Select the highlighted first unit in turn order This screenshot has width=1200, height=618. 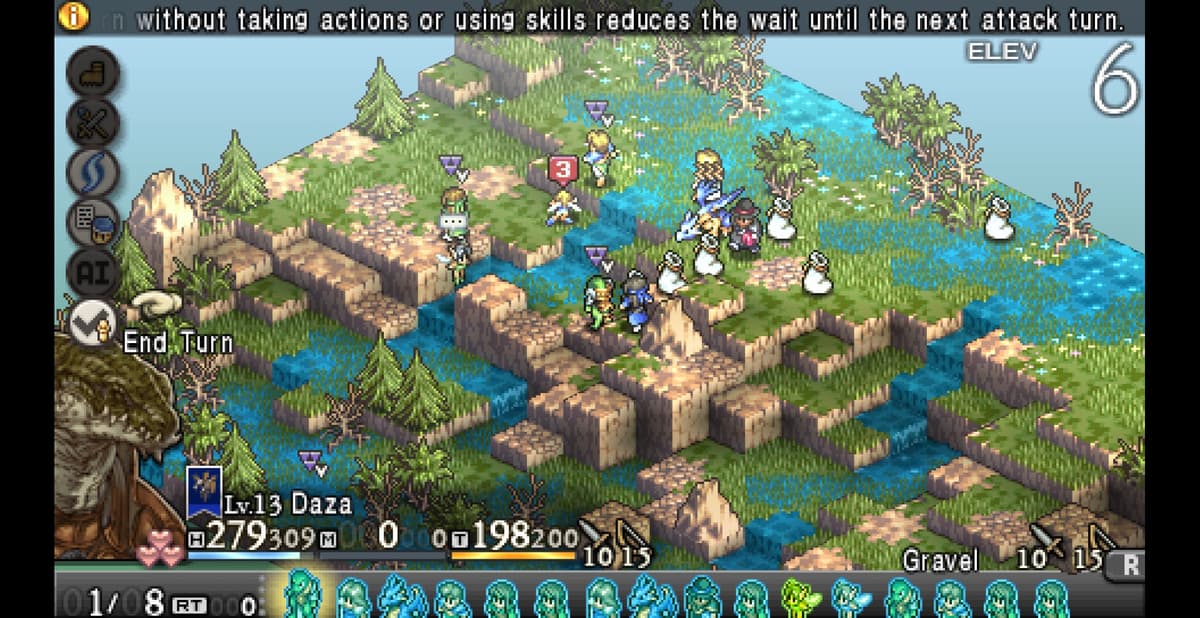point(300,596)
